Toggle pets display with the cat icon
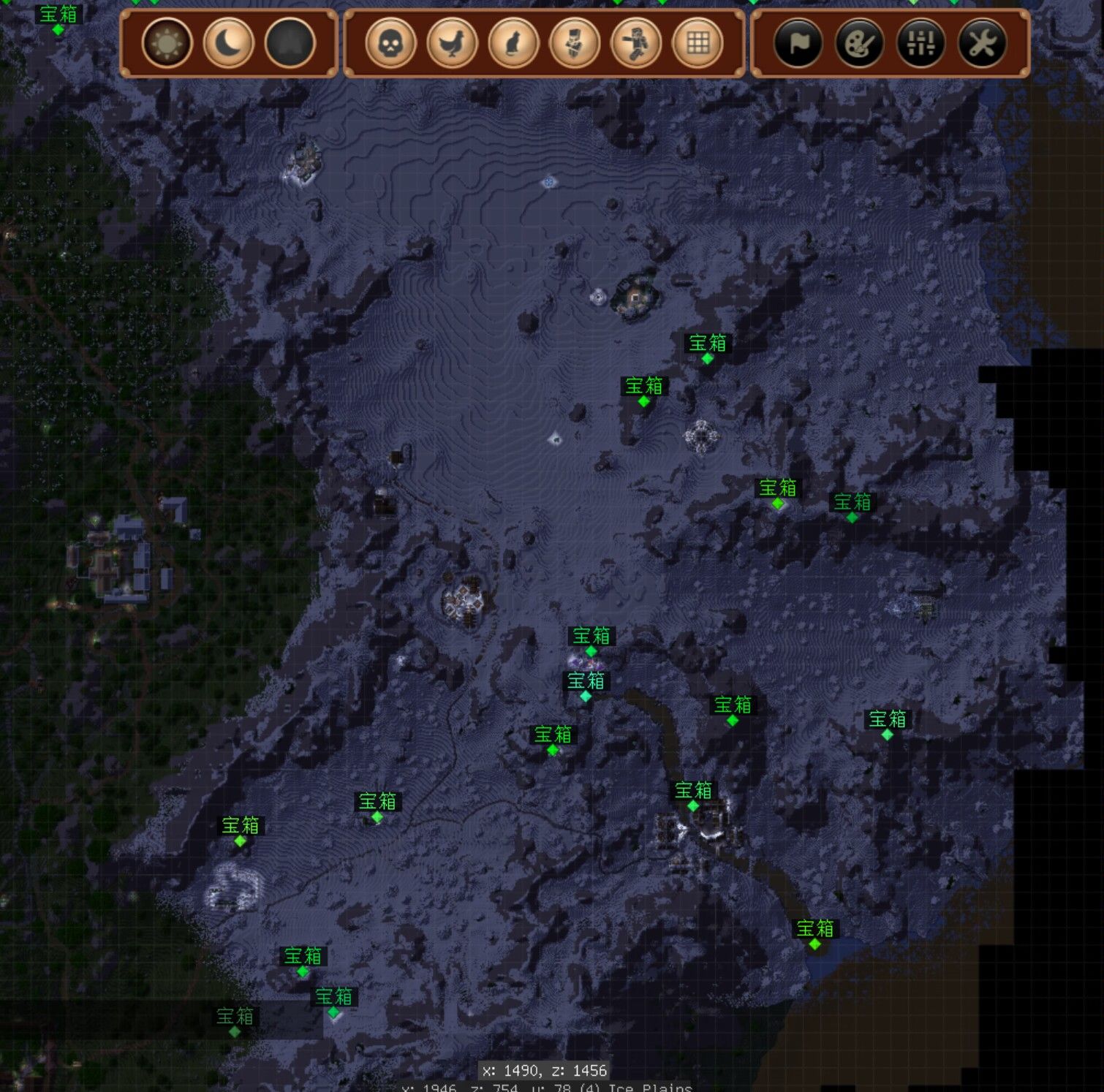The height and width of the screenshot is (1092, 1104). click(513, 43)
